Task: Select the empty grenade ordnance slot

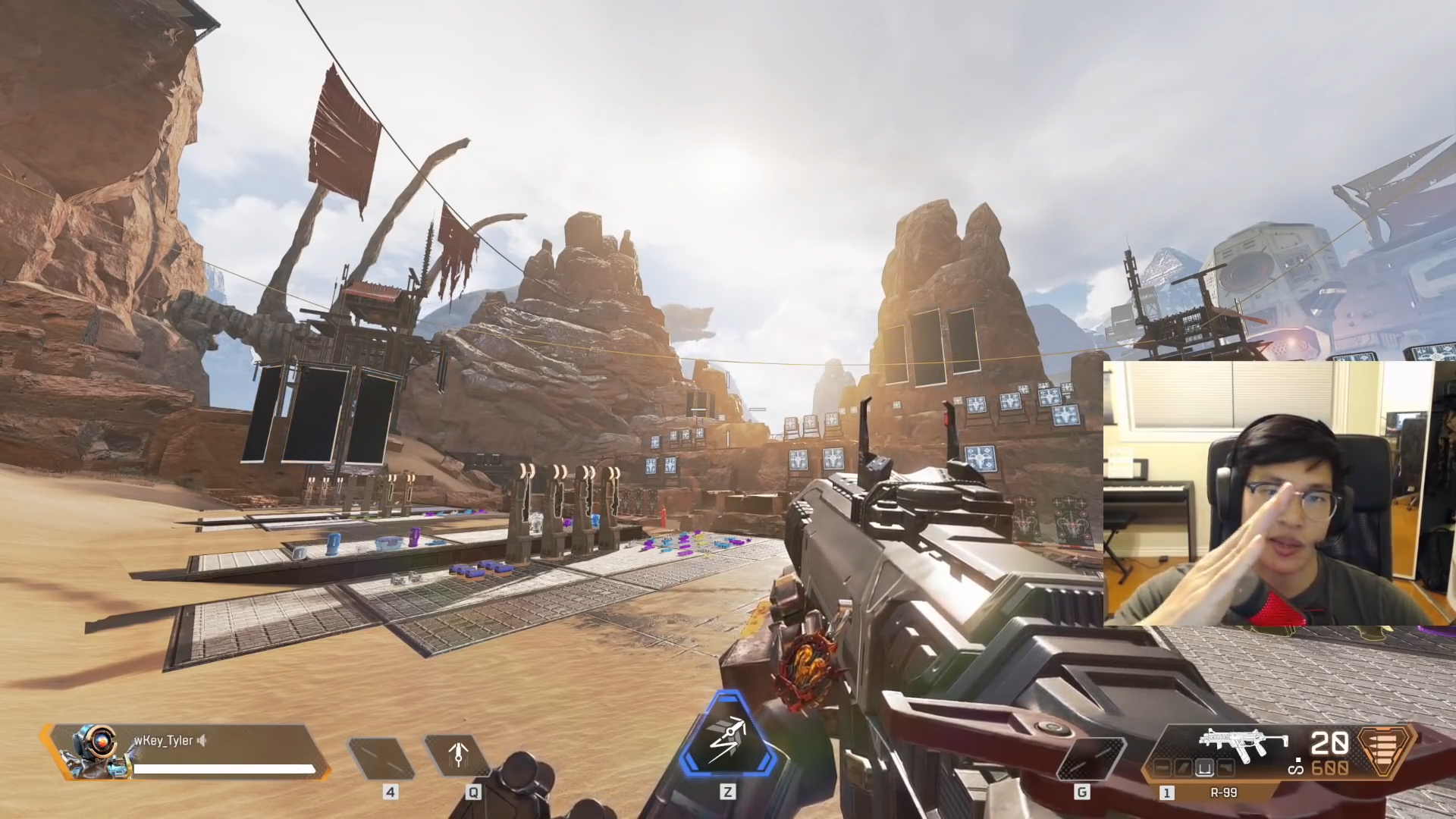Action: point(1090,757)
